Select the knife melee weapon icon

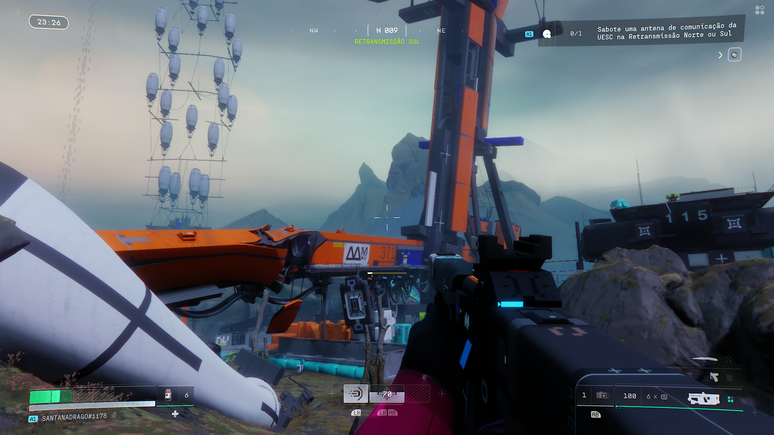click(705, 361)
